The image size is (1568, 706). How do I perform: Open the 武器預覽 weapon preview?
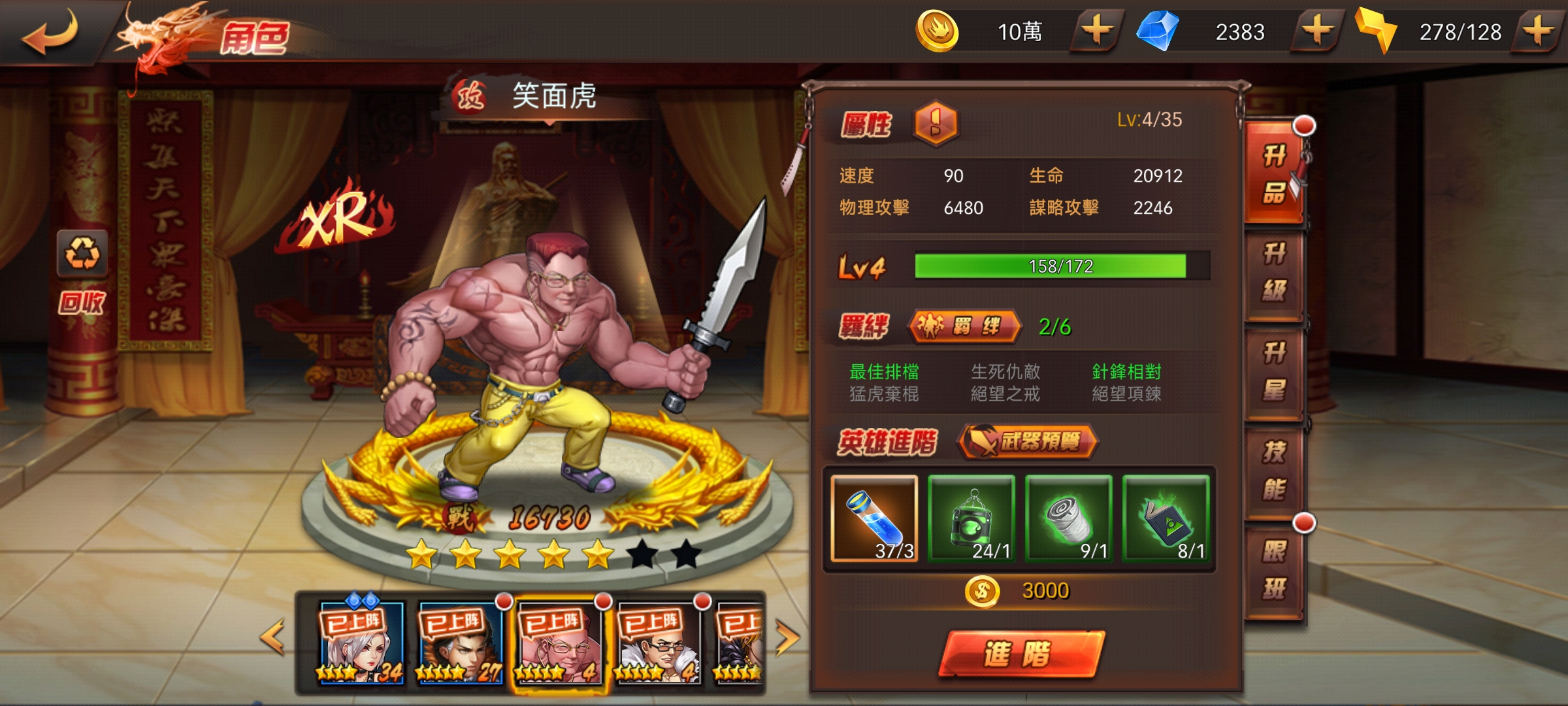[x=1027, y=441]
